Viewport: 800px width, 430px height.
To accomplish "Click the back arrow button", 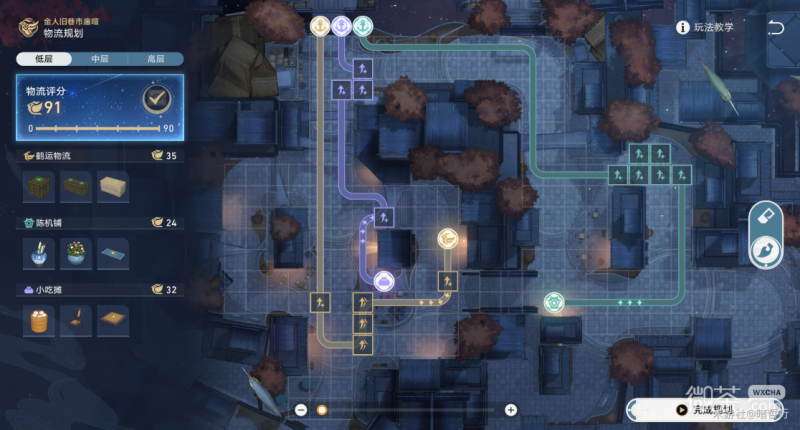I will coord(775,27).
